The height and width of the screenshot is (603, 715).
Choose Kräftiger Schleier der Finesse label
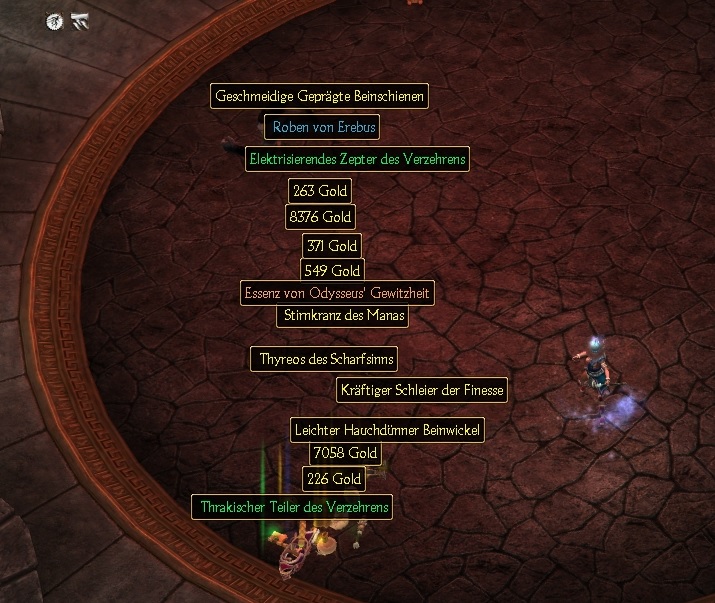[x=422, y=389]
